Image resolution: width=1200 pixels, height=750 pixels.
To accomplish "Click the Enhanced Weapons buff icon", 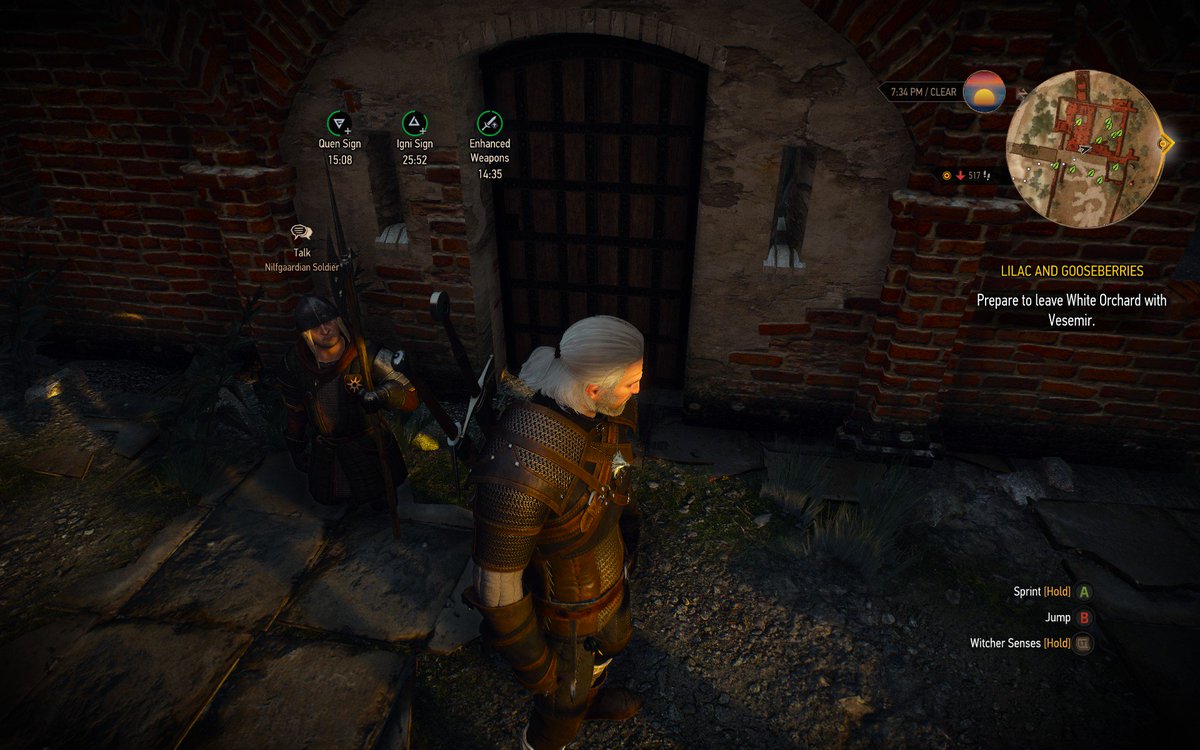I will (x=489, y=124).
